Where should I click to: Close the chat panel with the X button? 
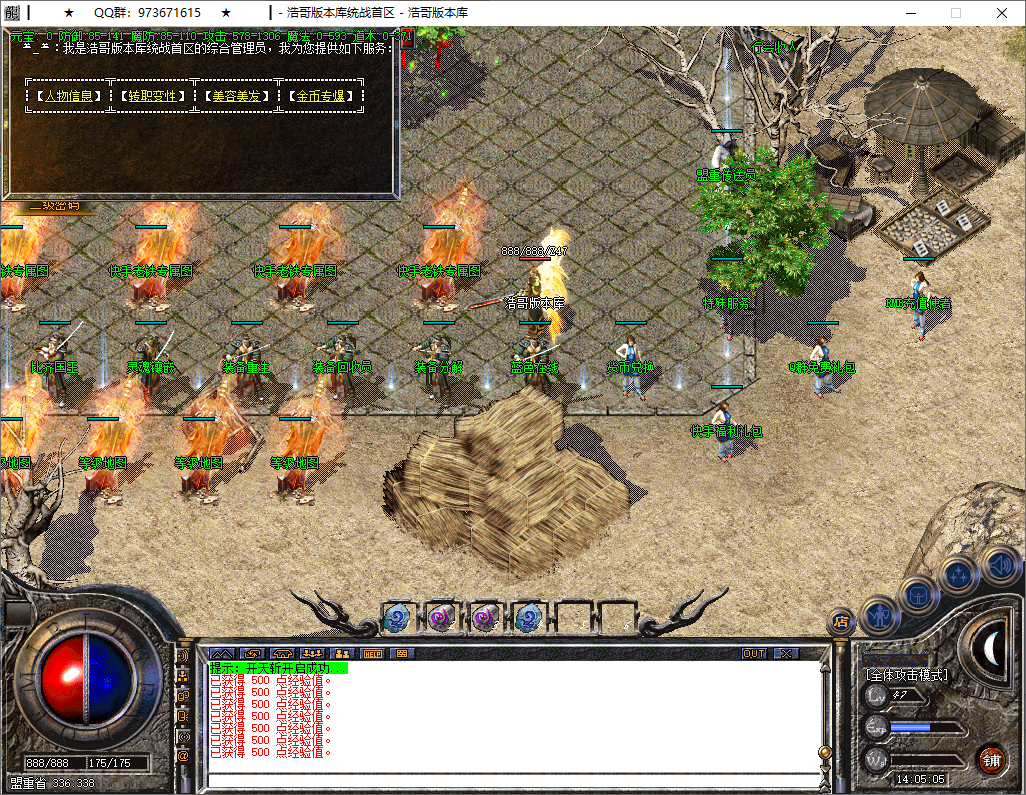(x=787, y=653)
